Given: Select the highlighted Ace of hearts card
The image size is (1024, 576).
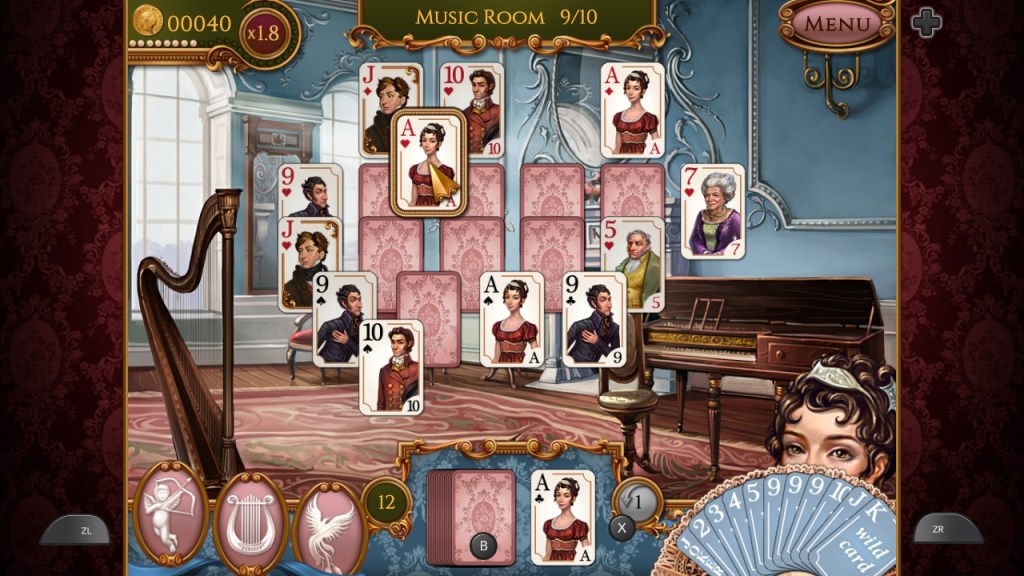Looking at the screenshot, I should tap(430, 164).
